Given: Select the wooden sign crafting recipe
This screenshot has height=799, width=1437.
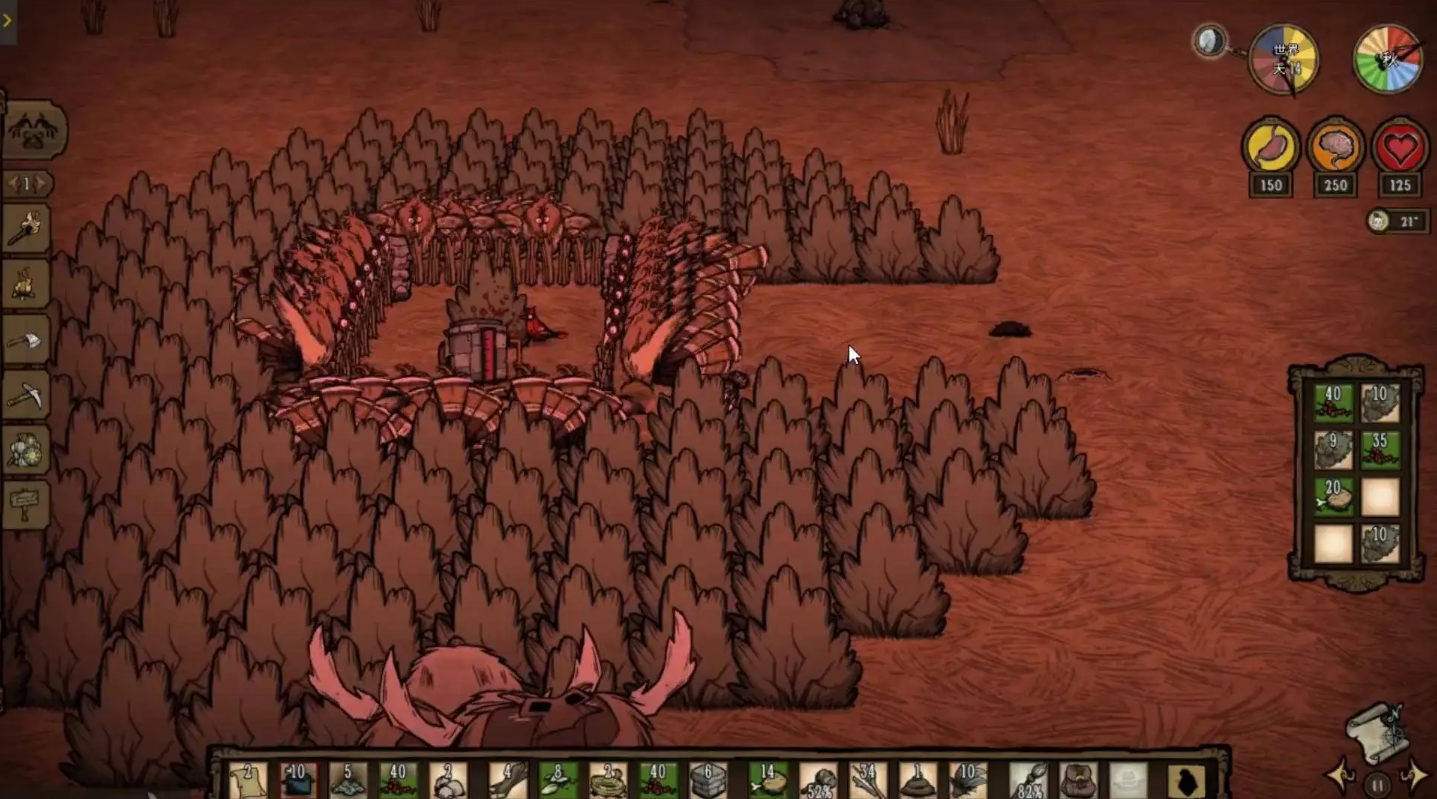Looking at the screenshot, I should [27, 503].
